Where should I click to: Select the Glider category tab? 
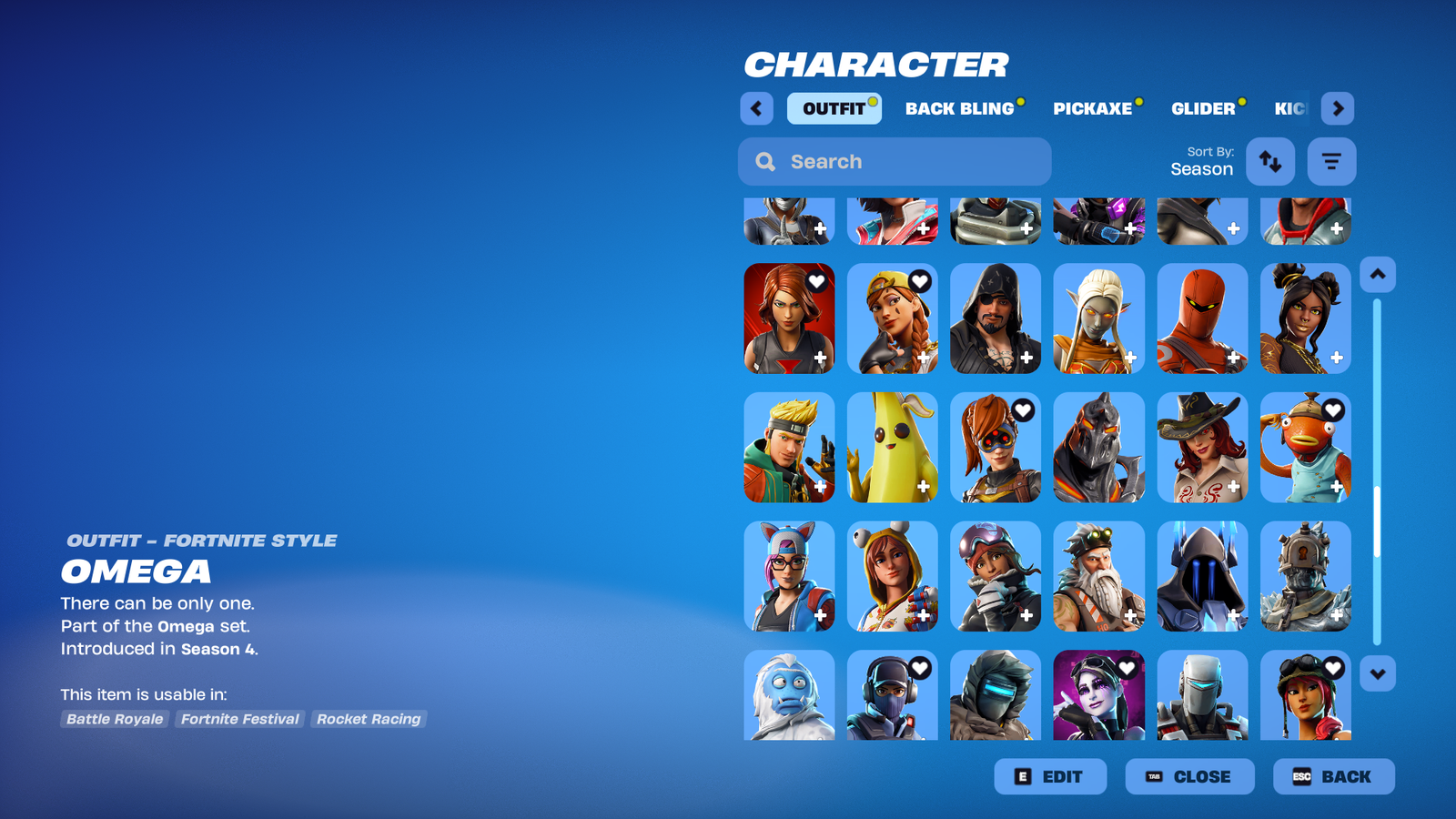(x=1203, y=108)
